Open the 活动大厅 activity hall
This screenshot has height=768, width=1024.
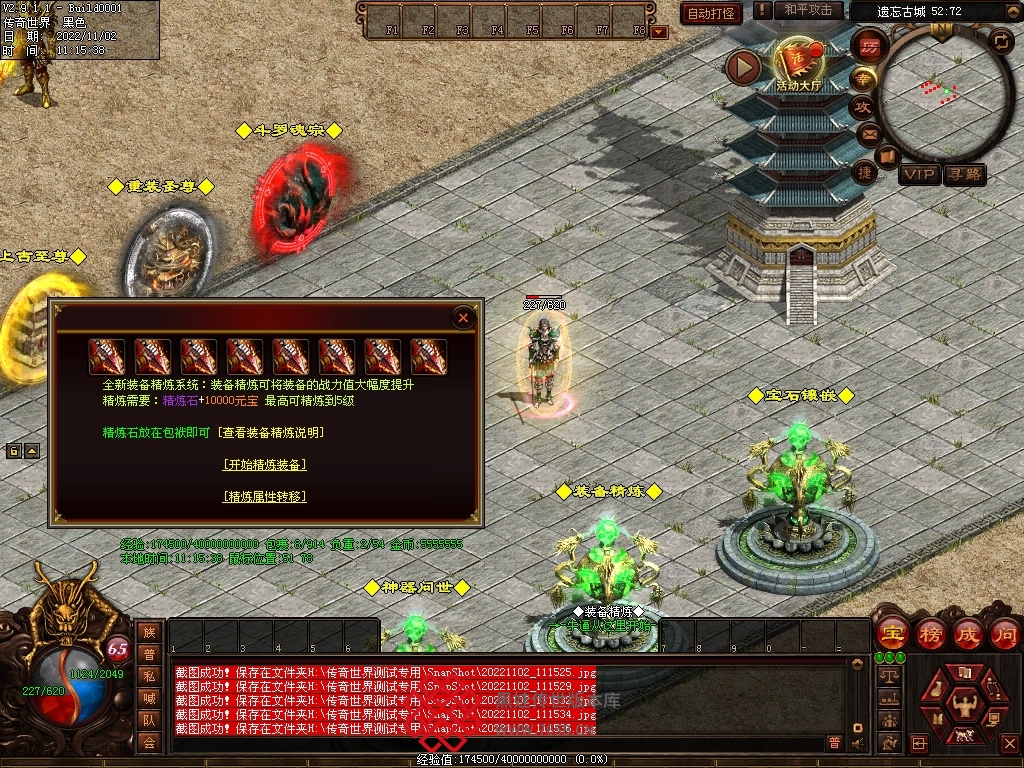coord(798,65)
